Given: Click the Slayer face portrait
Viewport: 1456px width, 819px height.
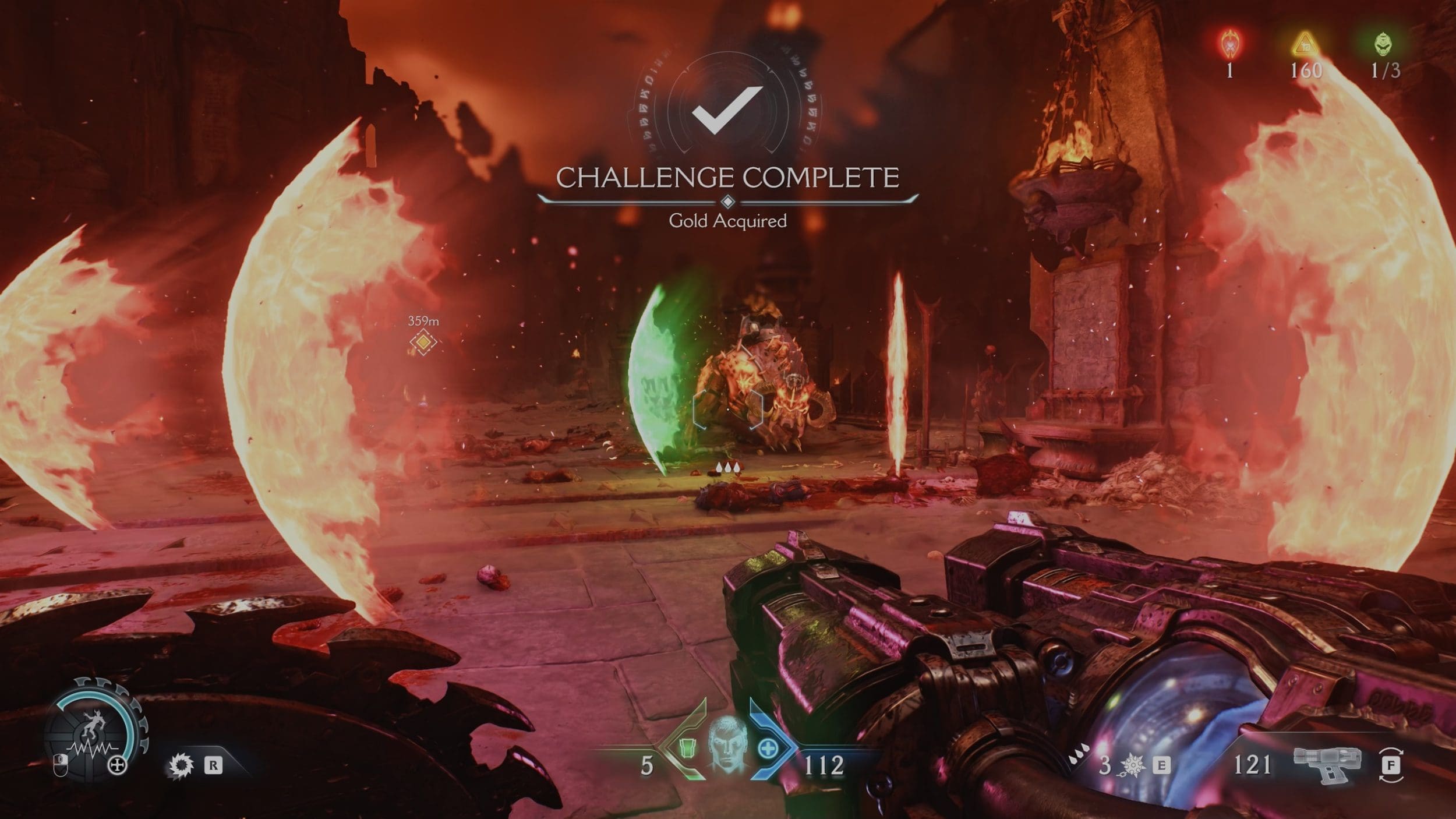Looking at the screenshot, I should pos(727,744).
